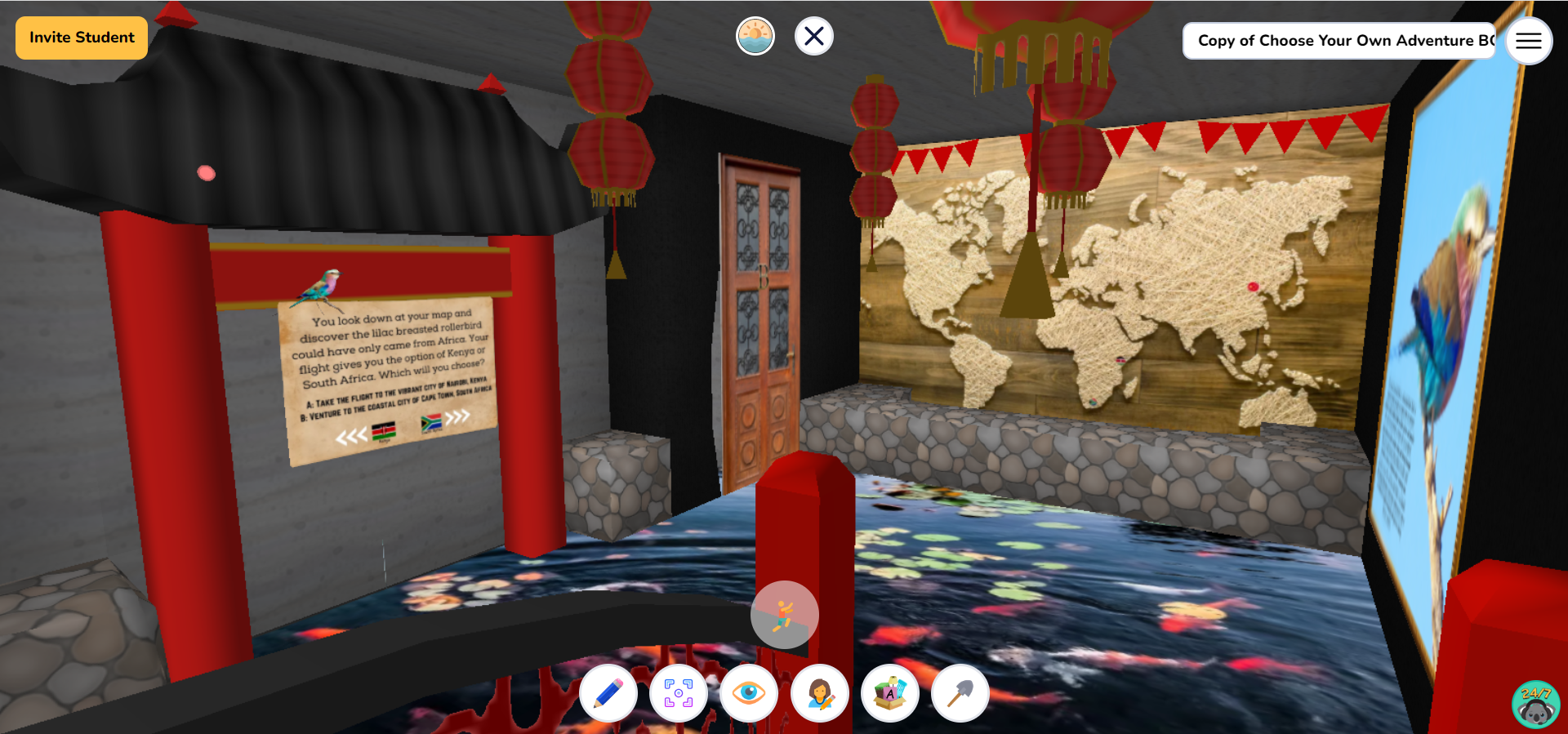Click the left triple chevron toward Kenya
The image size is (1568, 734).
point(352,436)
